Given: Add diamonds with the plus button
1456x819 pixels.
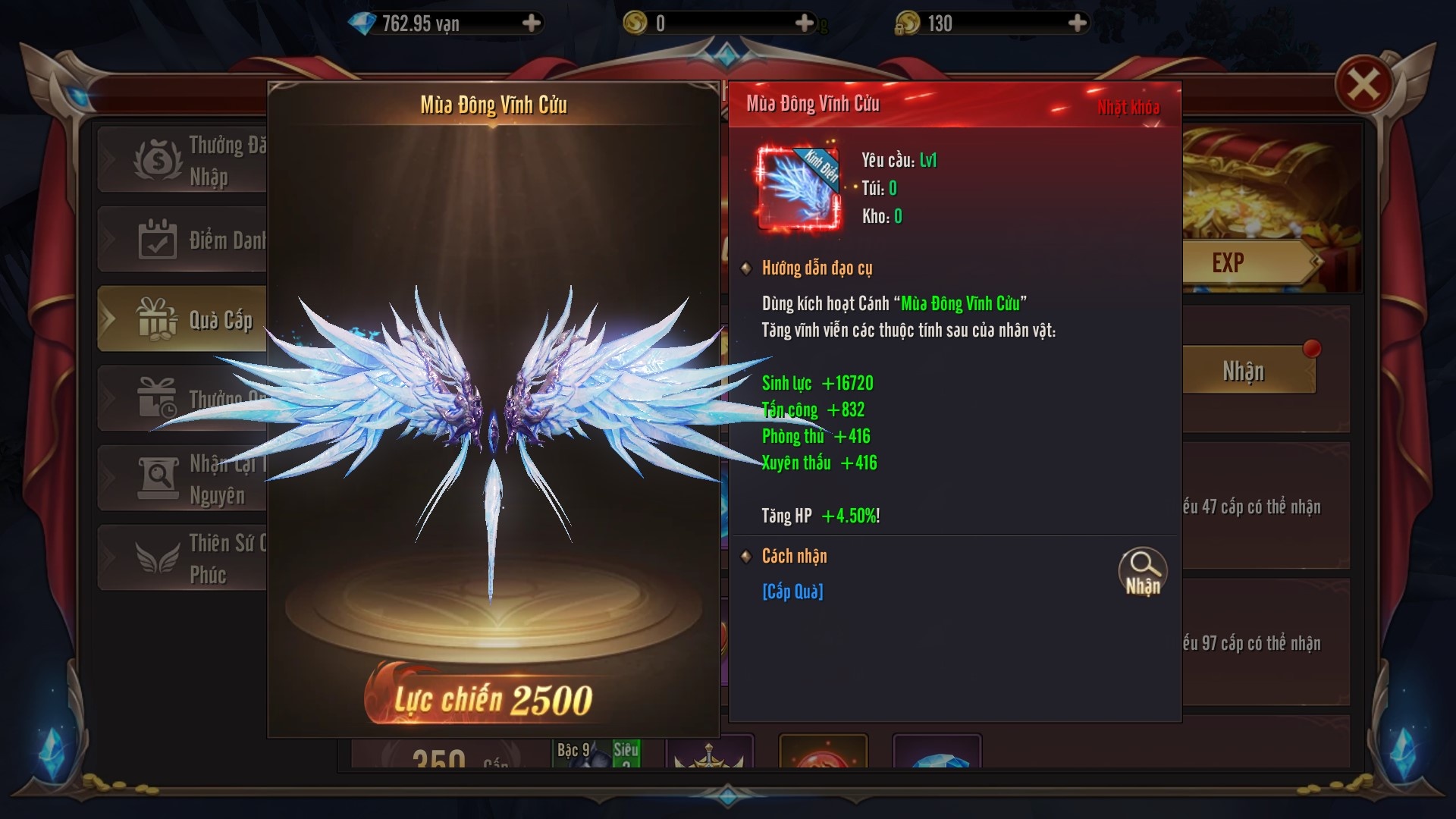Looking at the screenshot, I should 532,24.
